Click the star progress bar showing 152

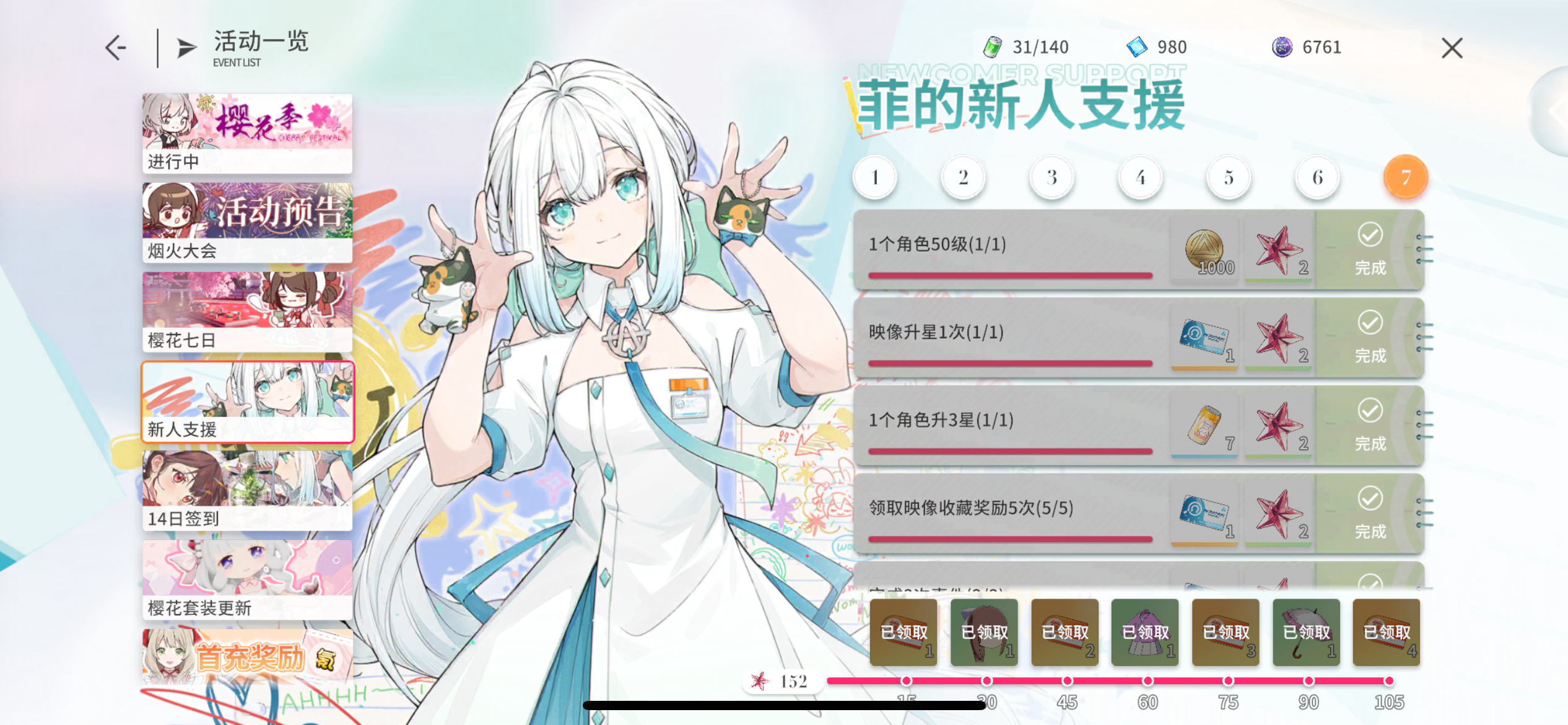coord(780,682)
